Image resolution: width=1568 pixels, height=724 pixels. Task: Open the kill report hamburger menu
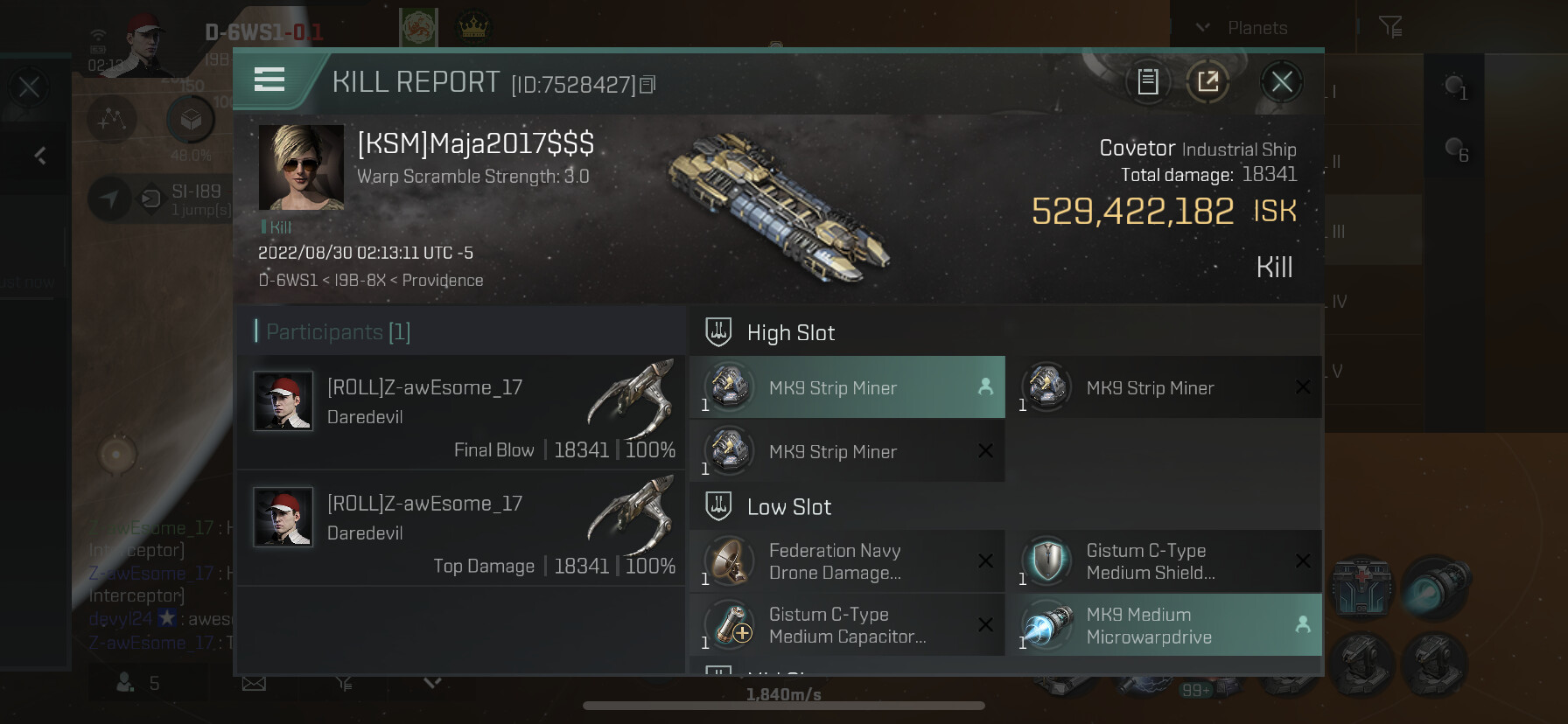click(269, 80)
